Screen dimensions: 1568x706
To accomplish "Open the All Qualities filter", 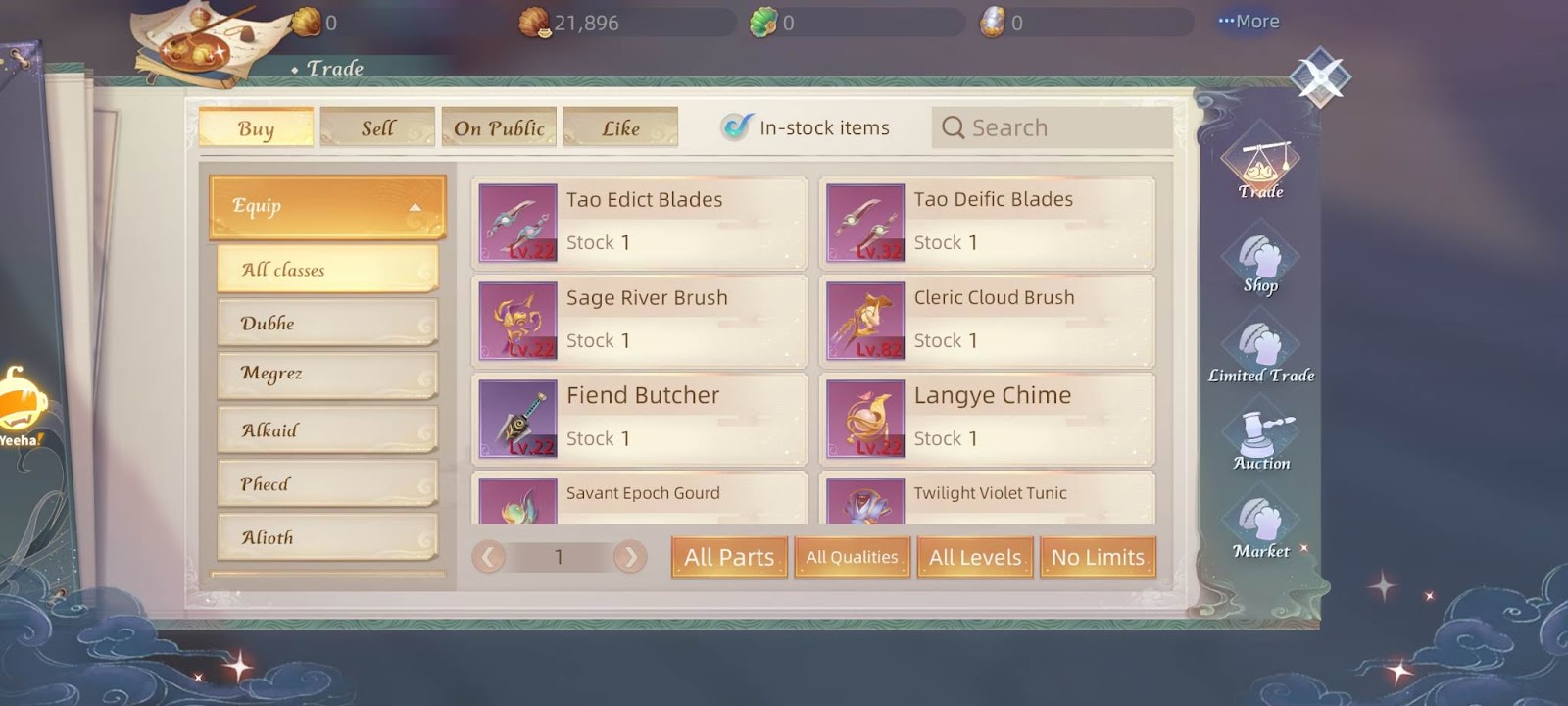I will coord(852,557).
